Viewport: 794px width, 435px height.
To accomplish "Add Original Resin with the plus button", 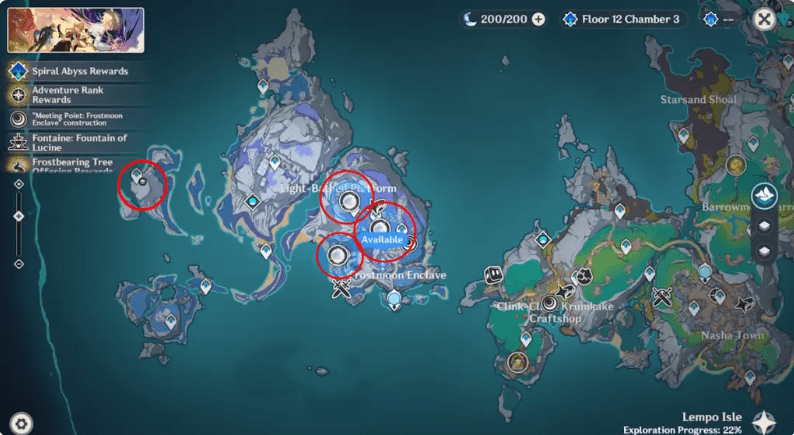I will pos(539,19).
